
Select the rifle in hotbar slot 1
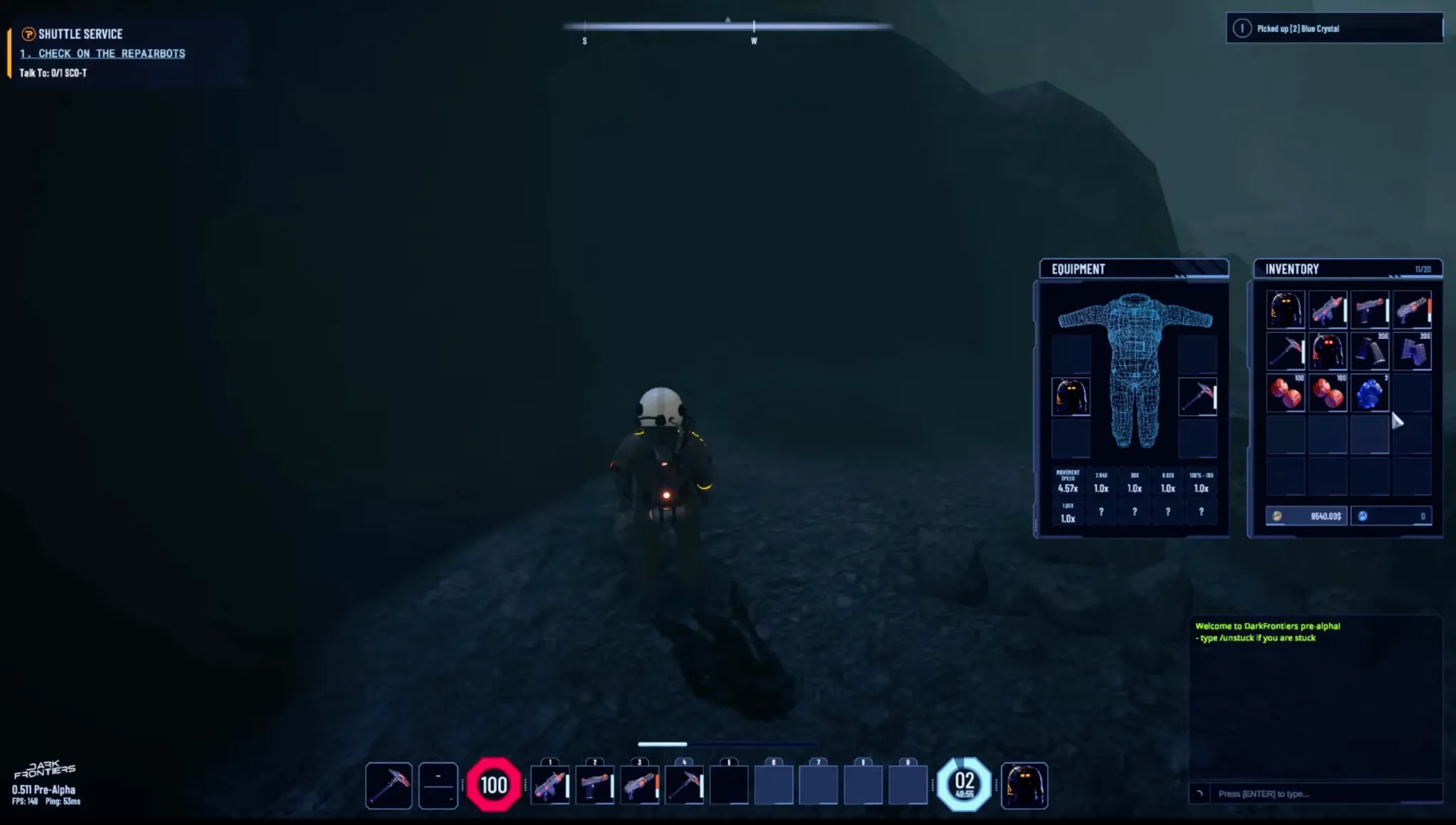point(550,785)
